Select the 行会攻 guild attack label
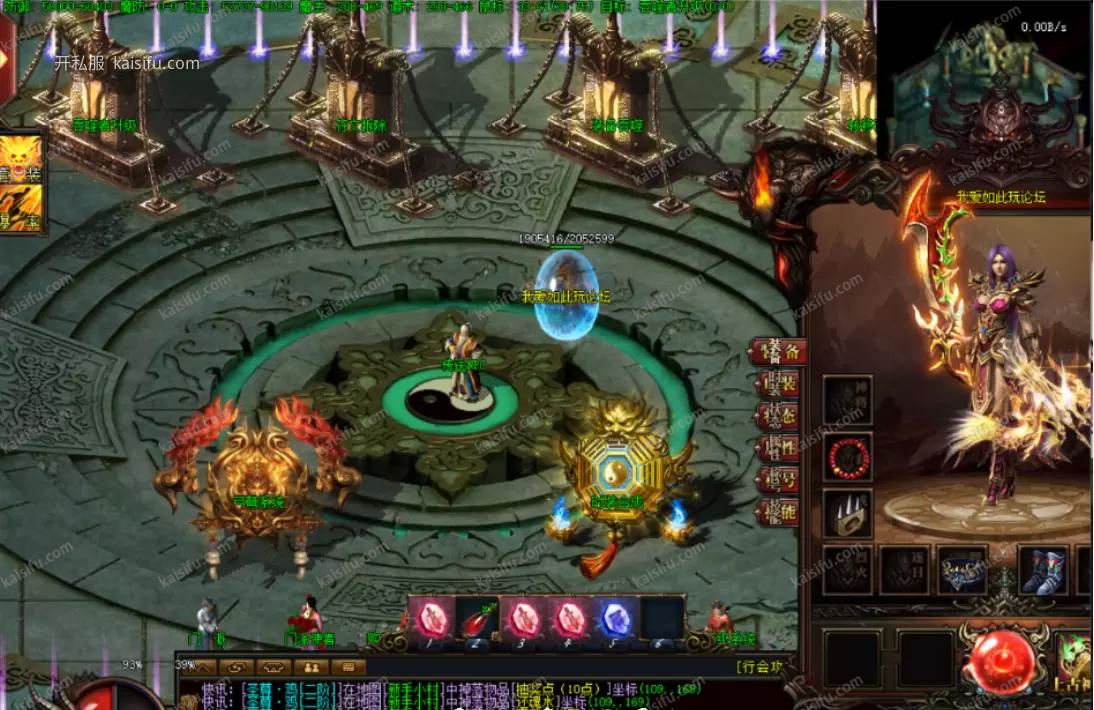1094x710 pixels. point(763,667)
